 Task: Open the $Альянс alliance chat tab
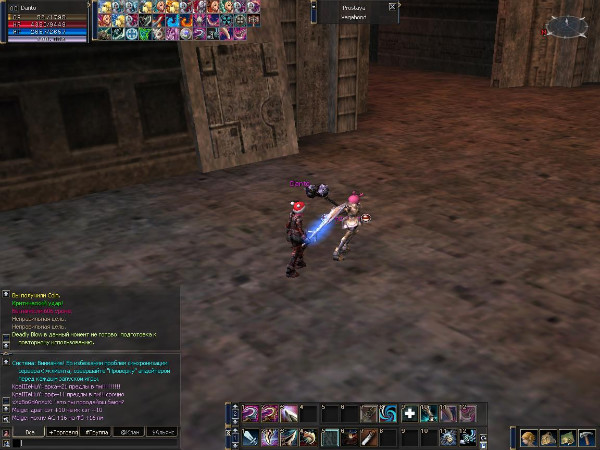tap(160, 432)
